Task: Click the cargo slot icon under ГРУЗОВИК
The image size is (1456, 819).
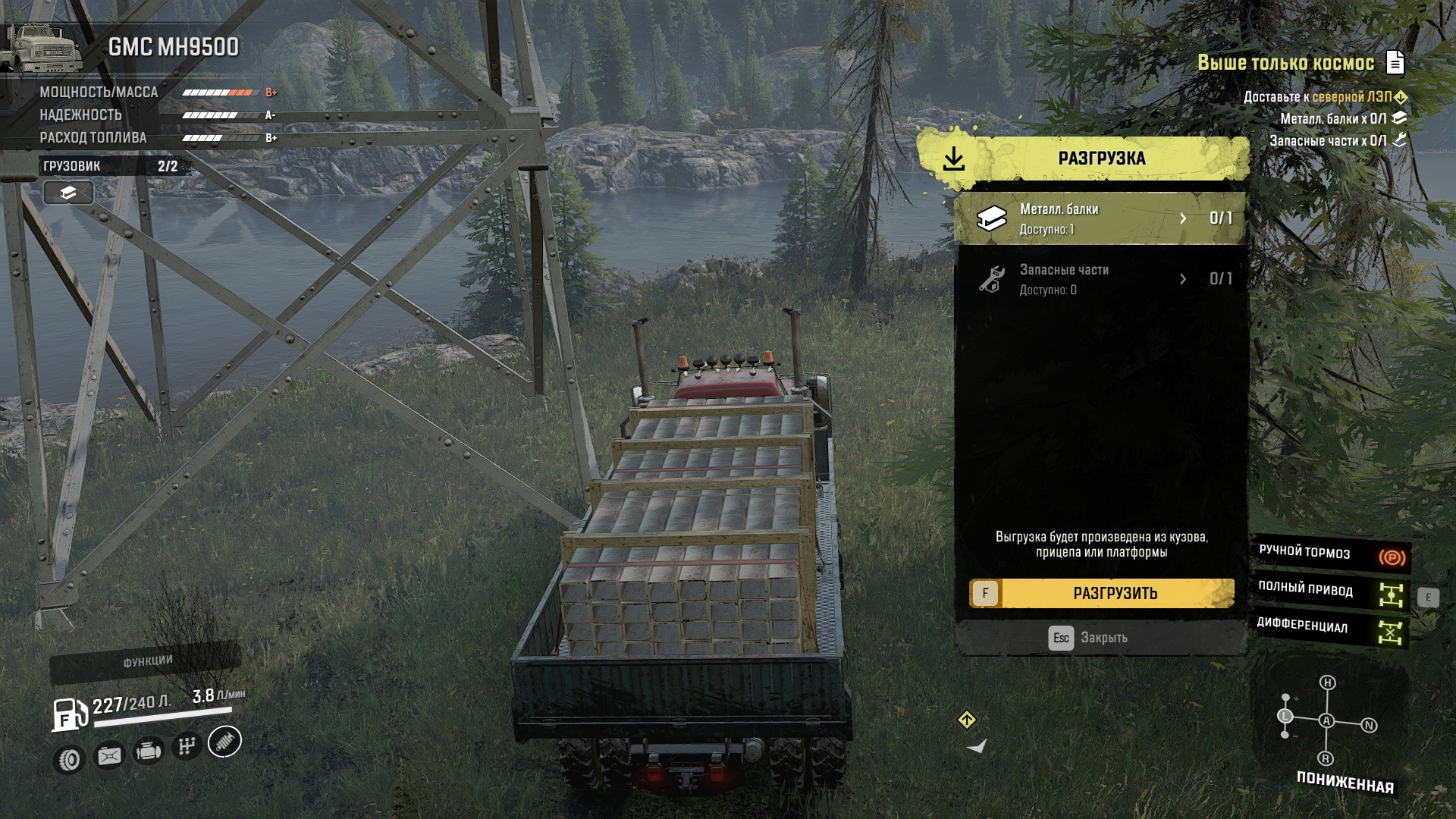Action: pos(68,193)
